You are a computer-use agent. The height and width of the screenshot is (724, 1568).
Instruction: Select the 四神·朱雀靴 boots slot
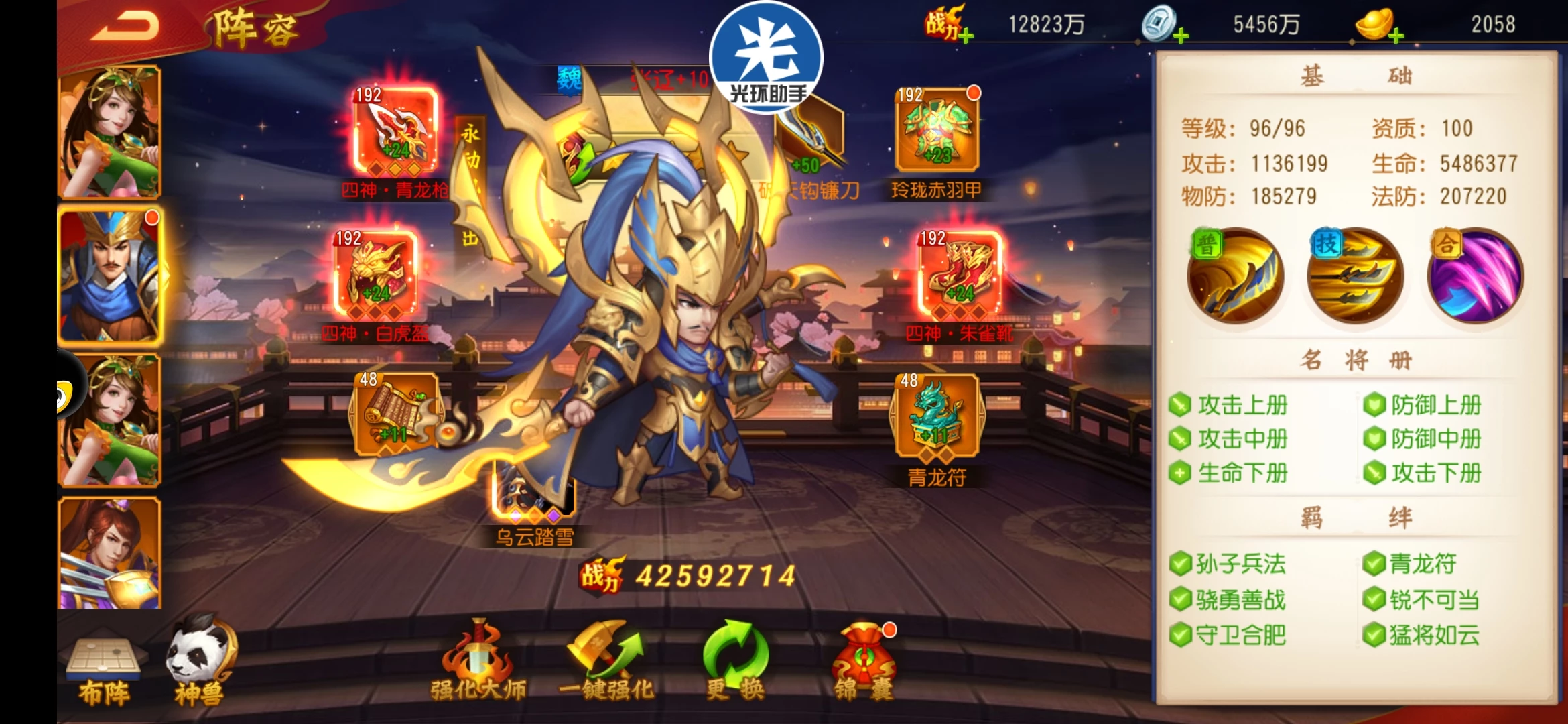(x=960, y=275)
